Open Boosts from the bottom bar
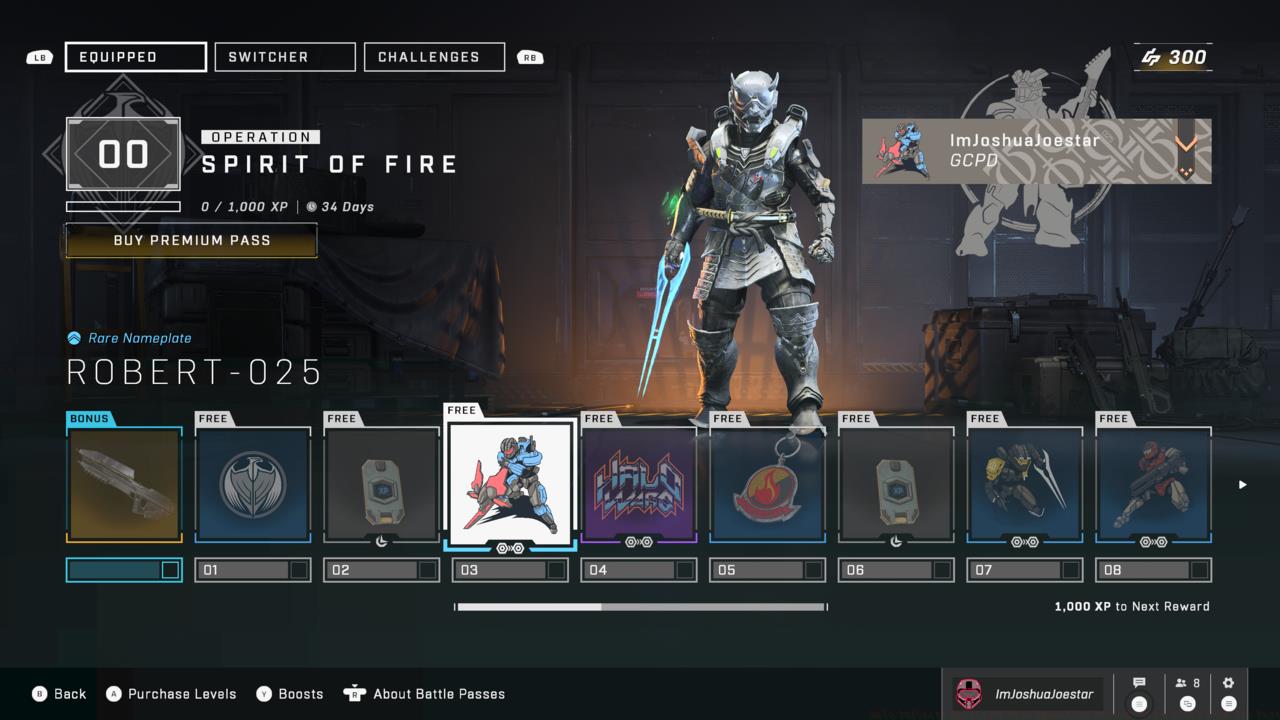 (290, 694)
